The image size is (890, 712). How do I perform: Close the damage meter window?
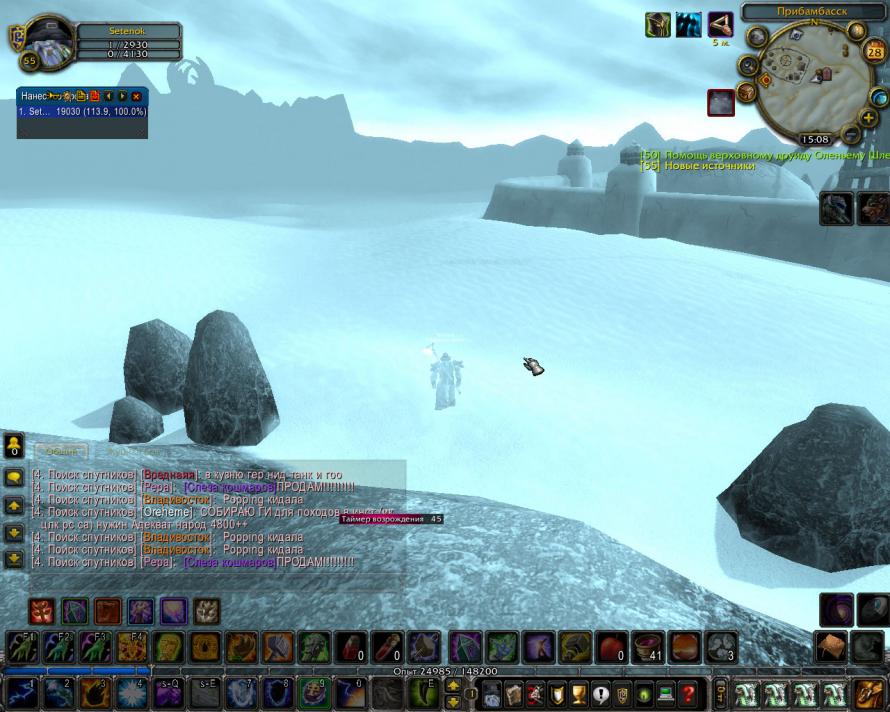136,96
